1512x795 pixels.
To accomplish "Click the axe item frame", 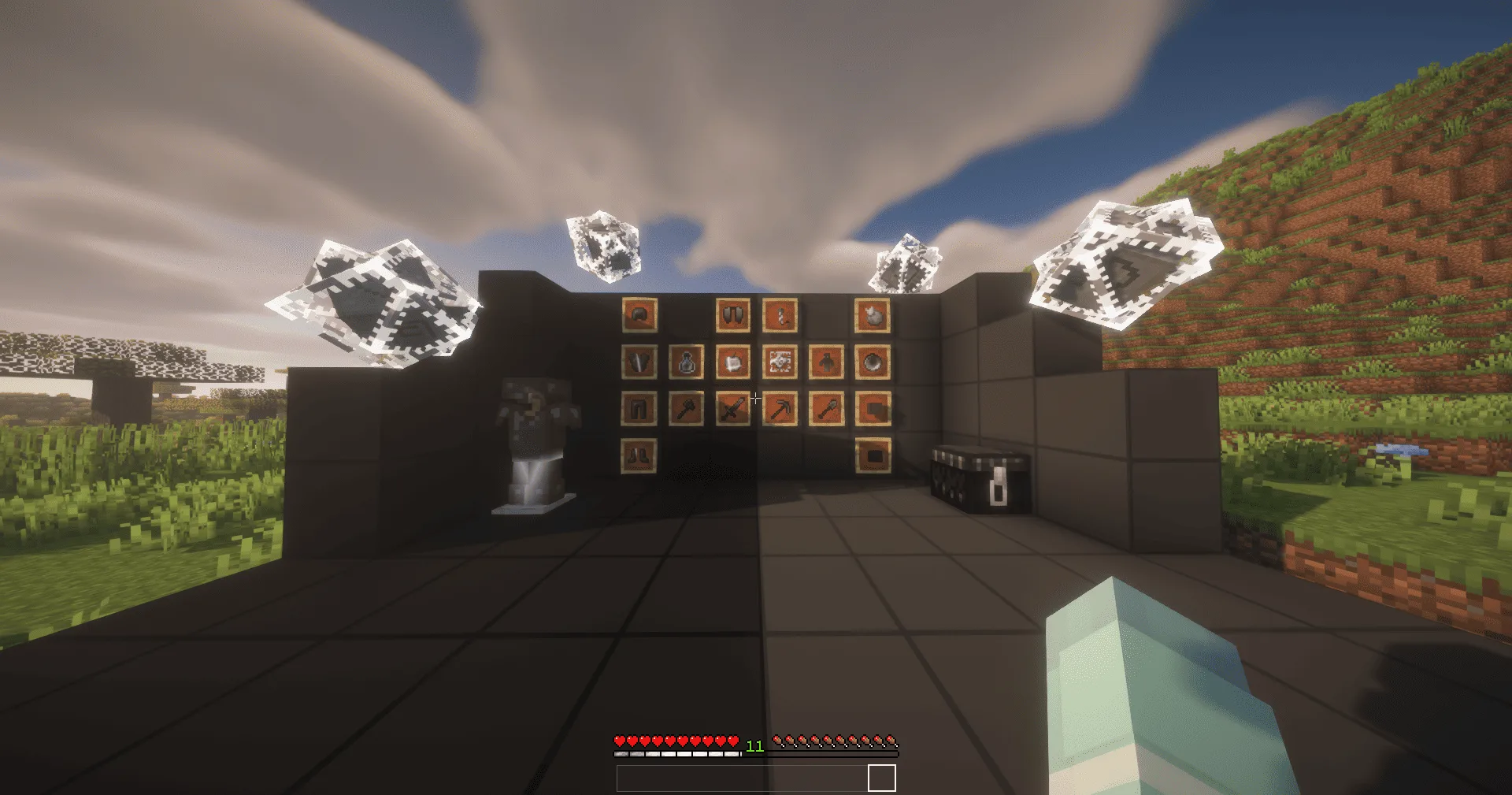I will [x=687, y=409].
